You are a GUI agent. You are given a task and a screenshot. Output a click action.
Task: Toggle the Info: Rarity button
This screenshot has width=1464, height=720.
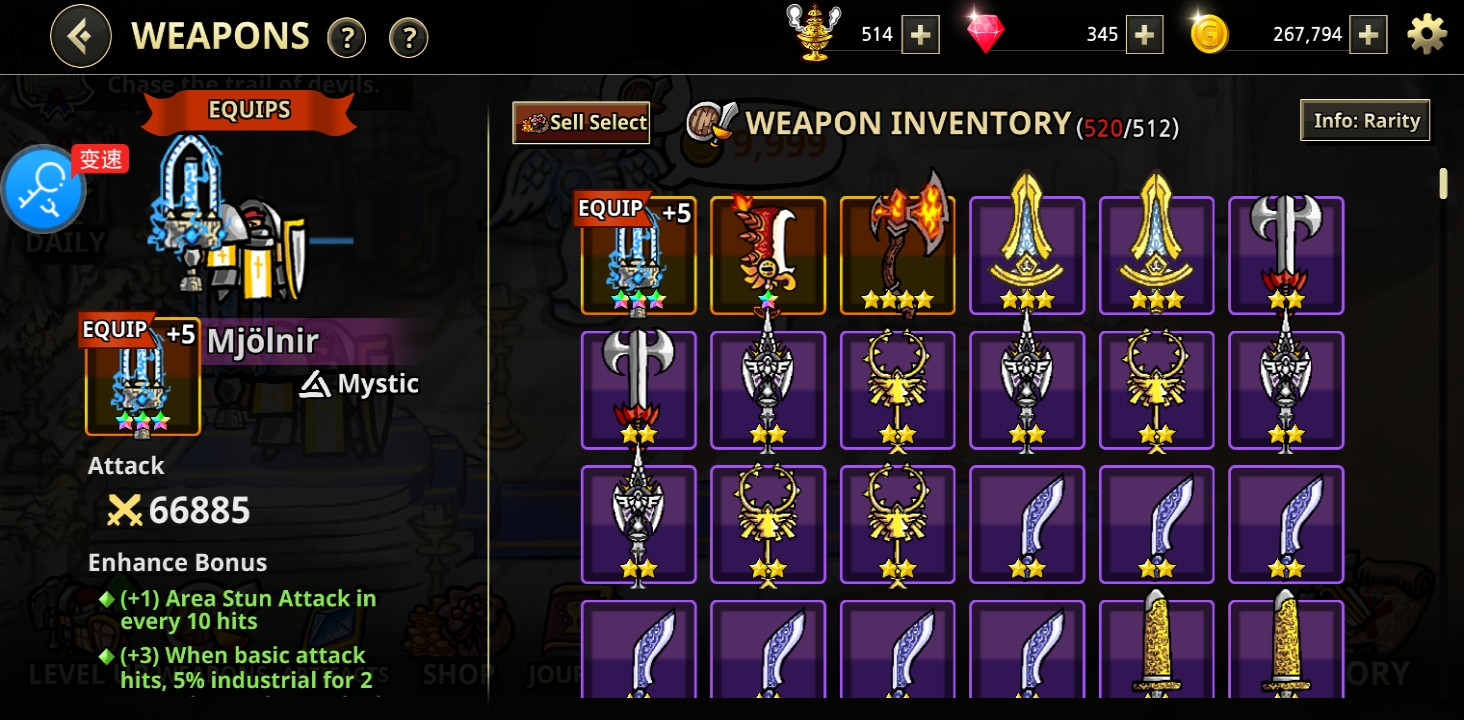pyautogui.click(x=1365, y=121)
